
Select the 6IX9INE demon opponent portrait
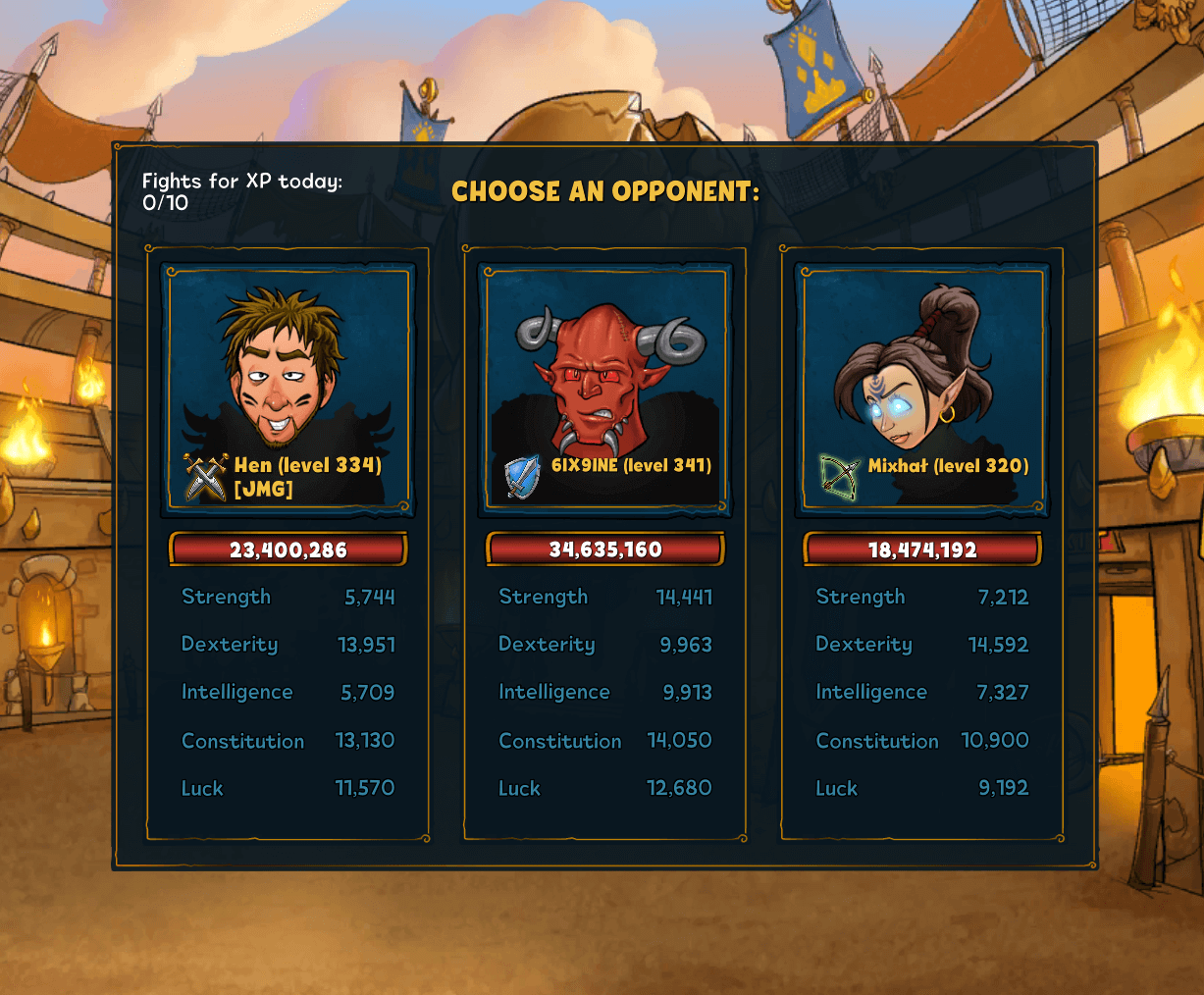[x=604, y=388]
